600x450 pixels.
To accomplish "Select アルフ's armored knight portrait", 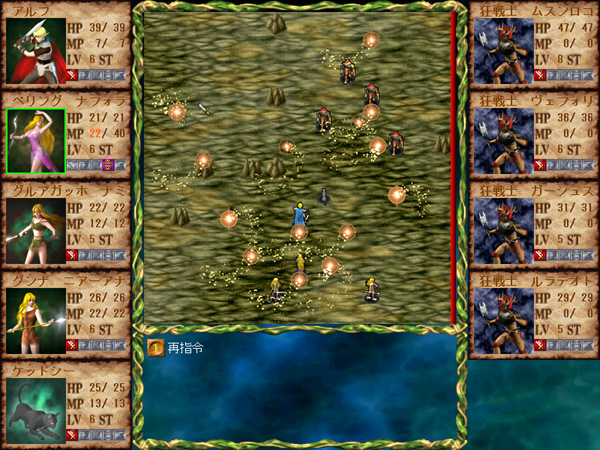I will click(x=36, y=51).
